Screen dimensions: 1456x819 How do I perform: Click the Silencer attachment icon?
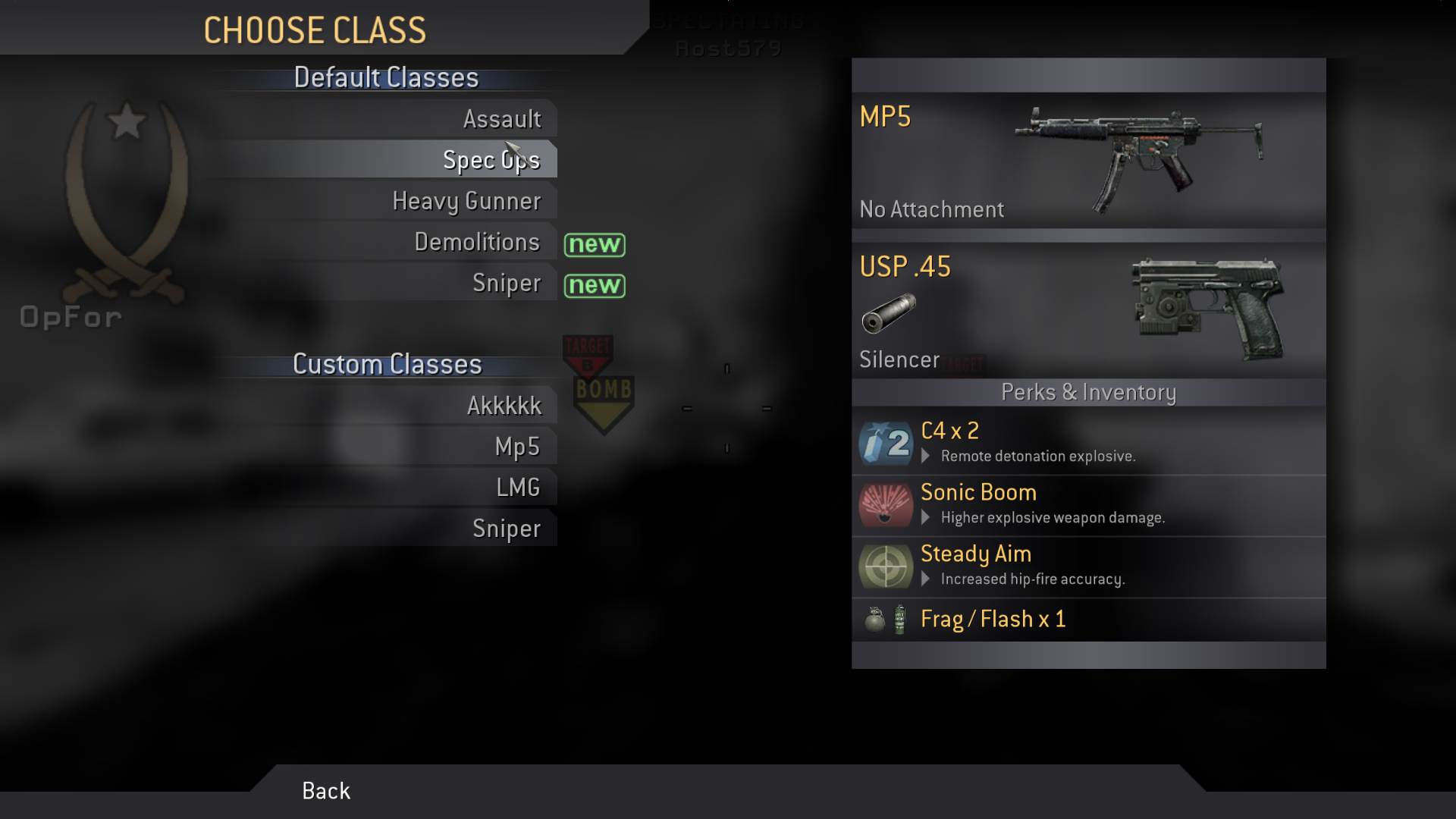889,314
